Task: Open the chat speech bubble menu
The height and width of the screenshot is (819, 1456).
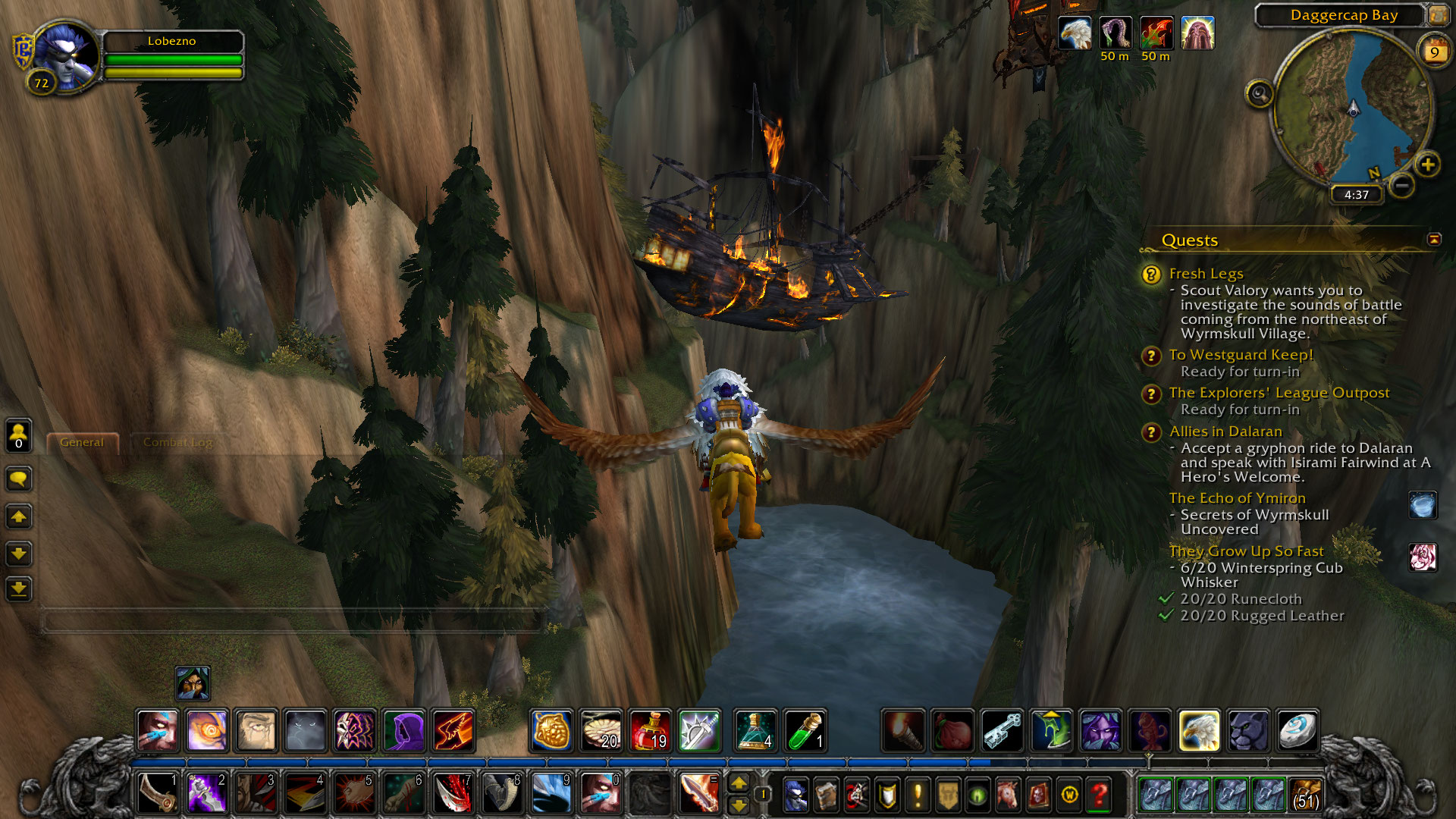Action: [x=19, y=479]
